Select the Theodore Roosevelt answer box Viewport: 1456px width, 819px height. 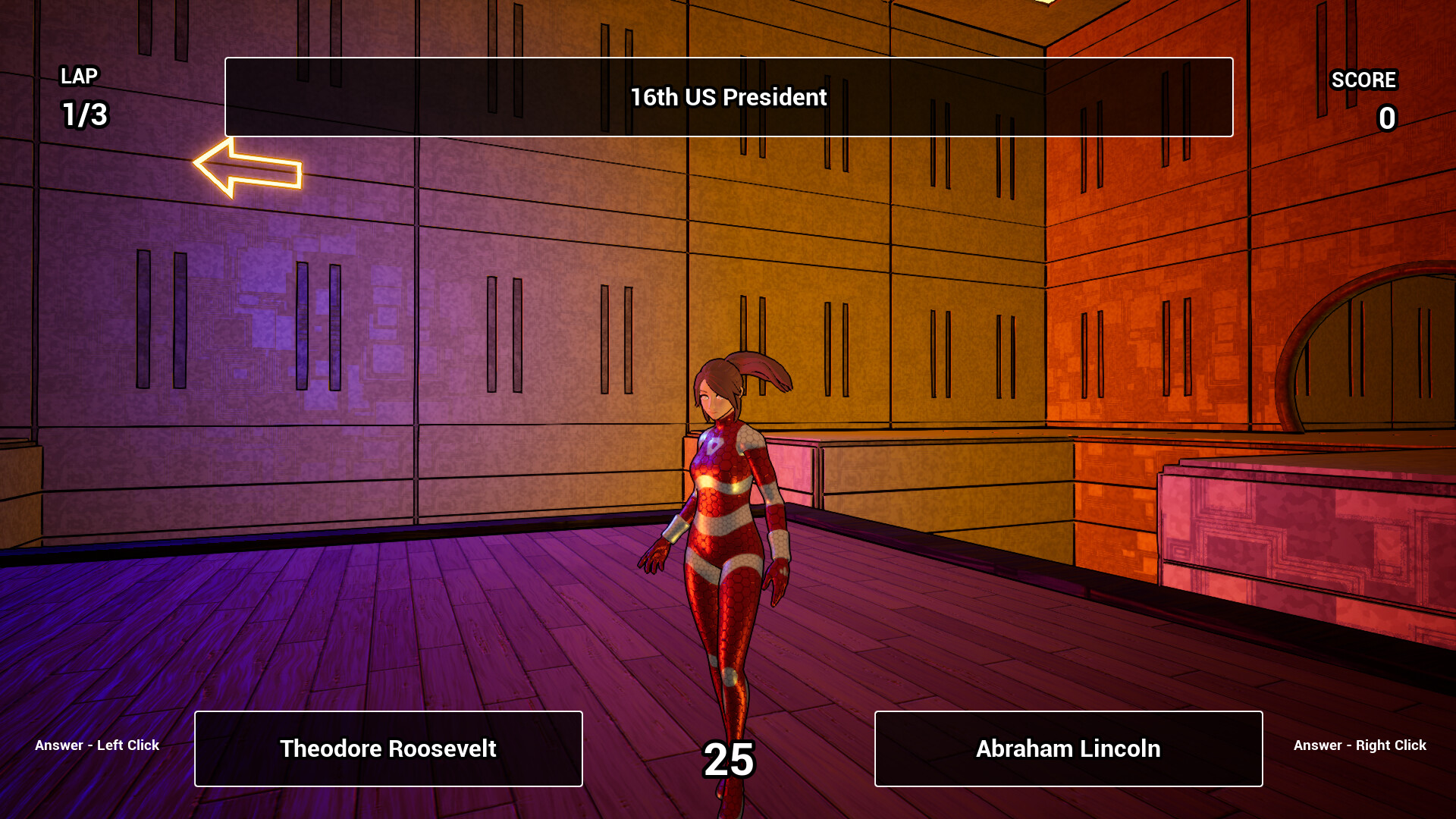point(388,748)
